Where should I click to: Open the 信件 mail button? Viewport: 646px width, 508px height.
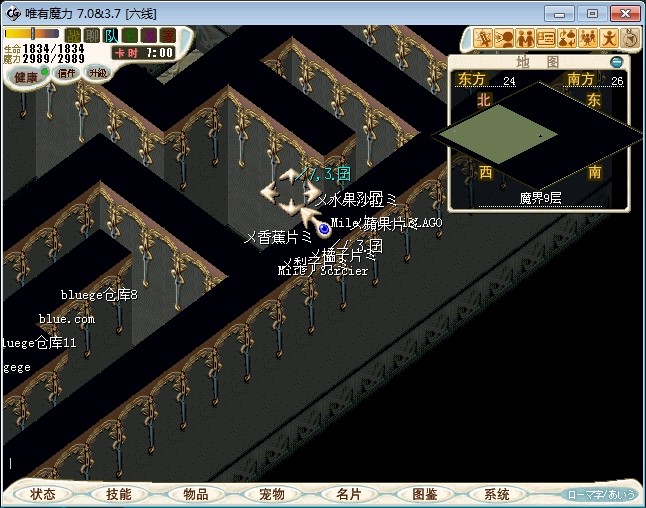click(x=67, y=73)
